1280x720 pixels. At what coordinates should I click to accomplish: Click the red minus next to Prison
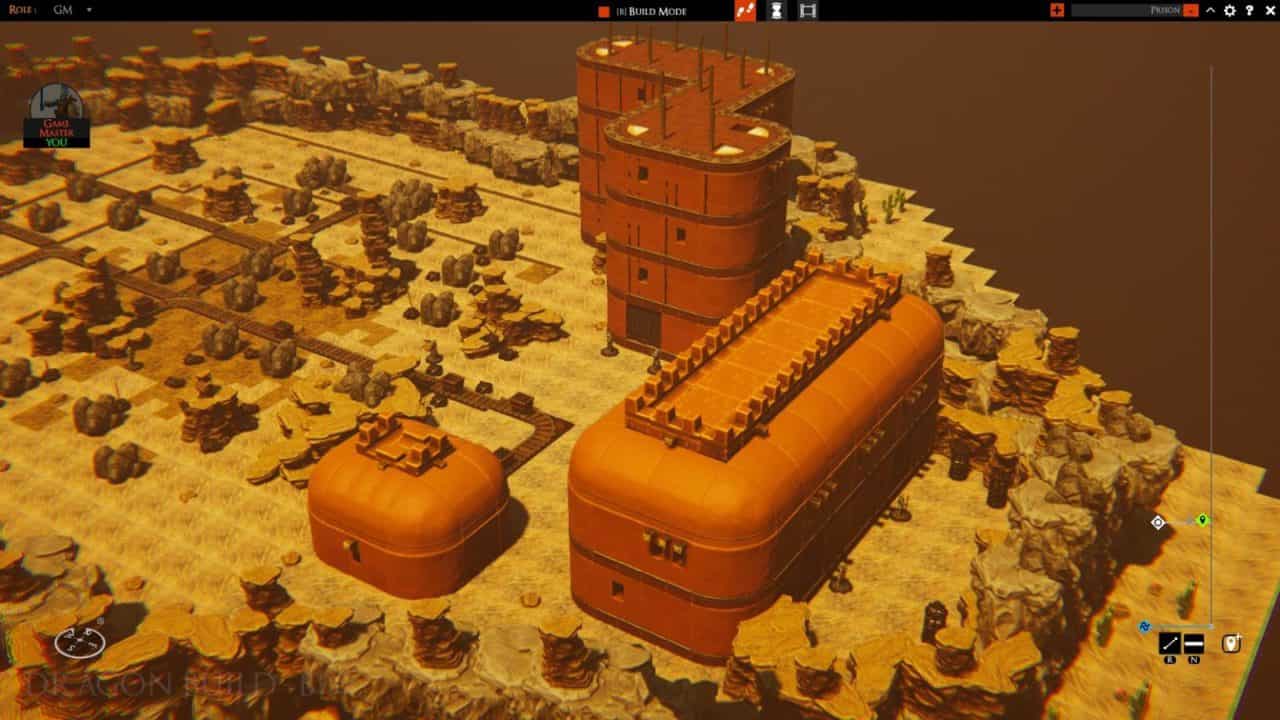[x=1190, y=11]
